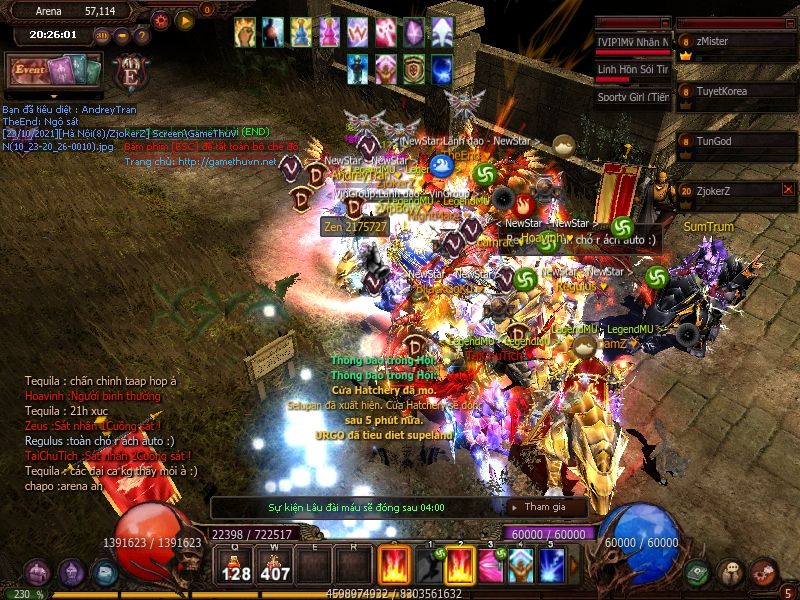800x600 pixels.
Task: Use the Q slot health potion
Action: click(x=236, y=565)
